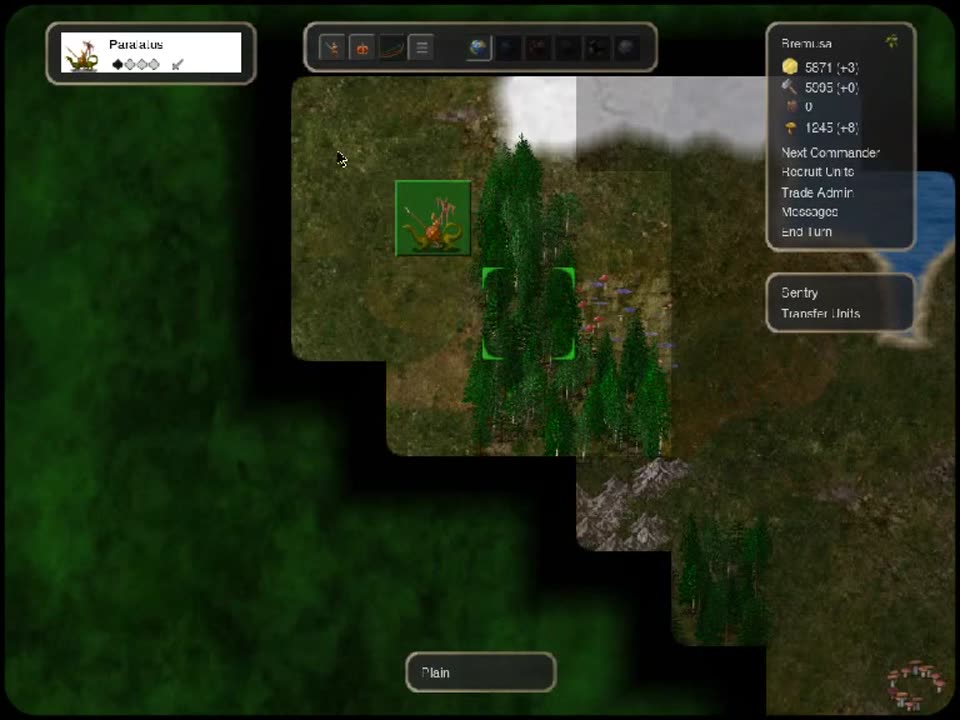Open the Recruit Units screen
The width and height of the screenshot is (960, 720).
(817, 172)
